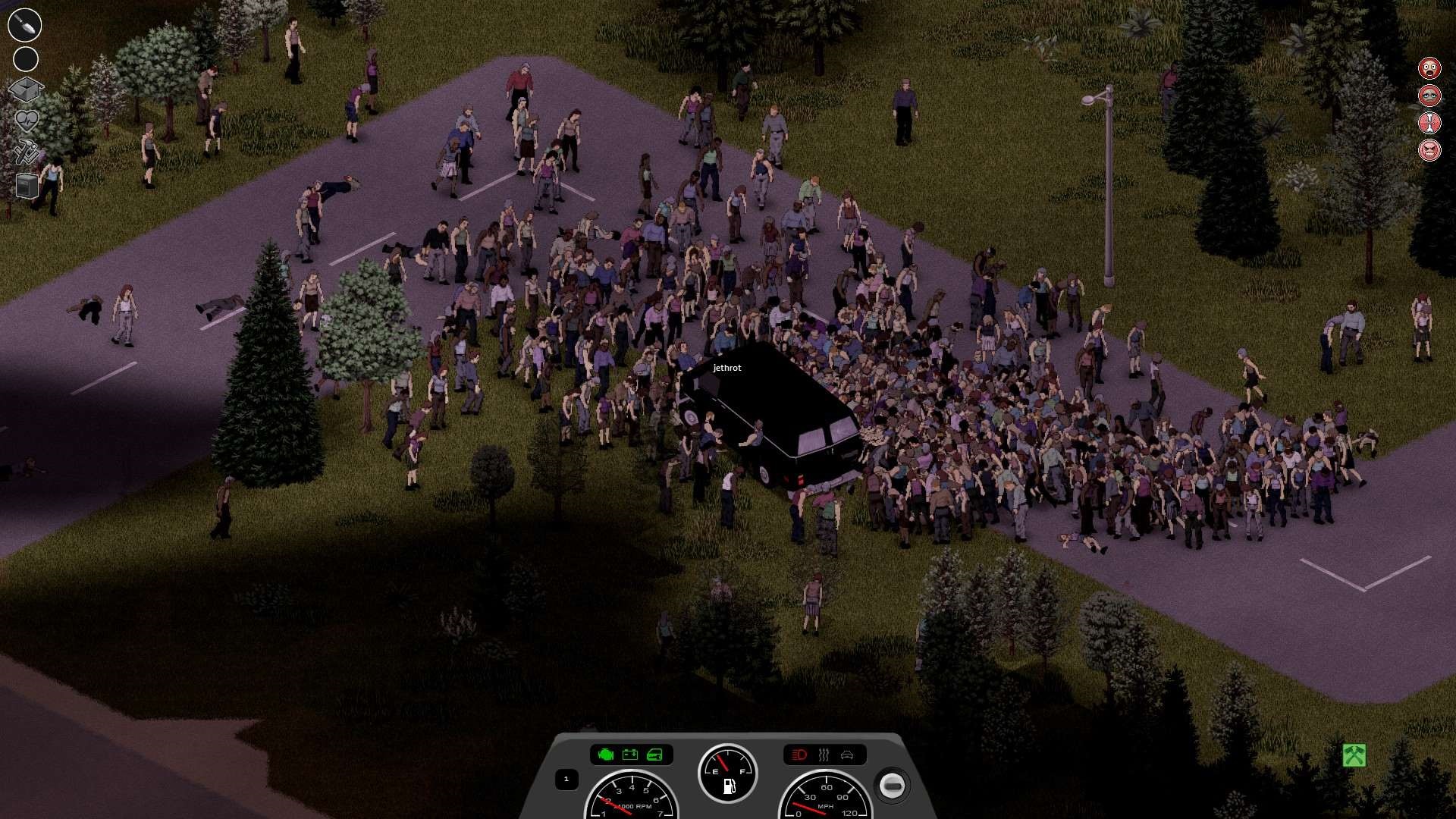
Task: Open the Health panel heart icon
Action: (x=25, y=119)
